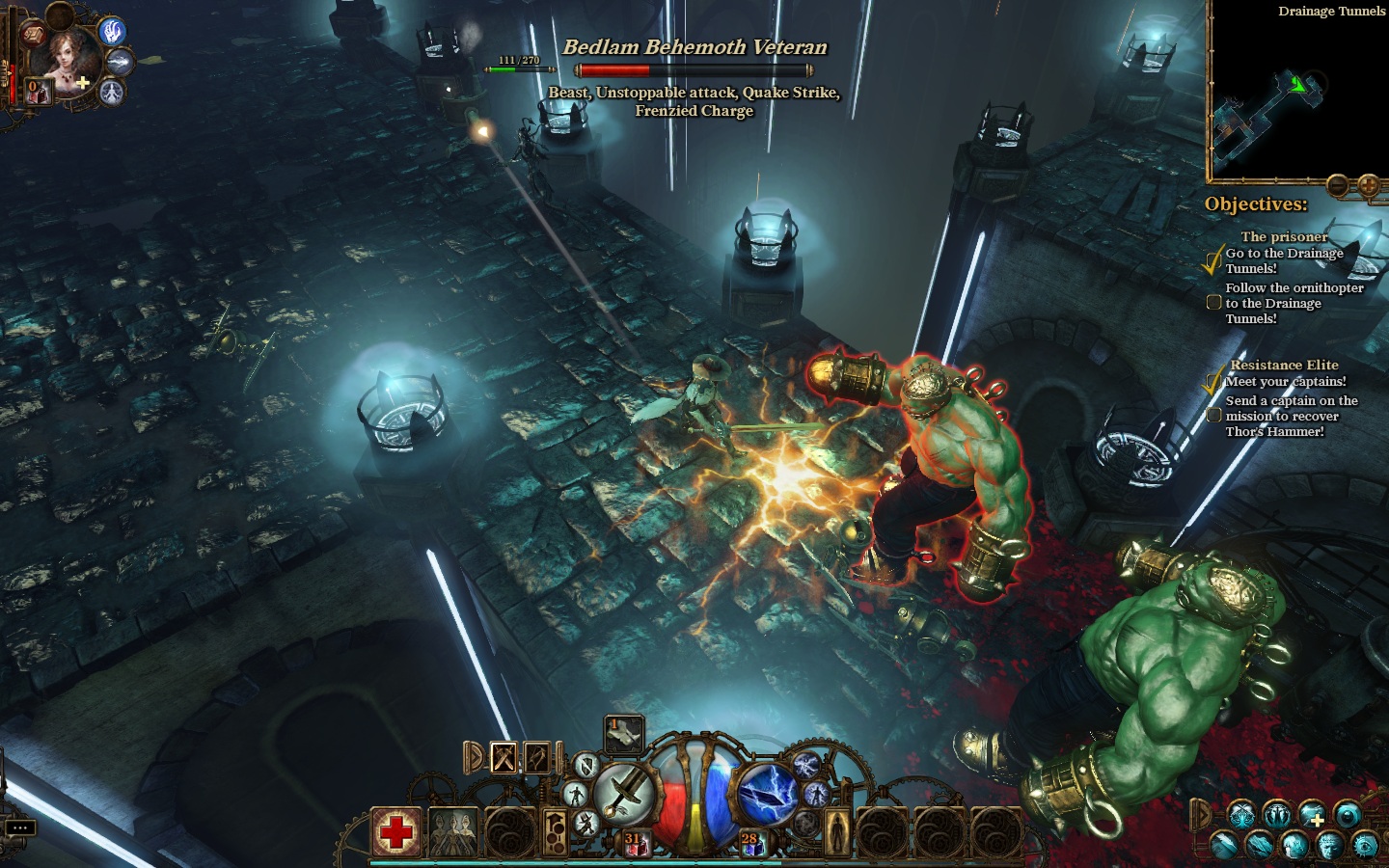Open the stone face character menu button
Image resolution: width=1389 pixels, height=868 pixels.
1330,845
